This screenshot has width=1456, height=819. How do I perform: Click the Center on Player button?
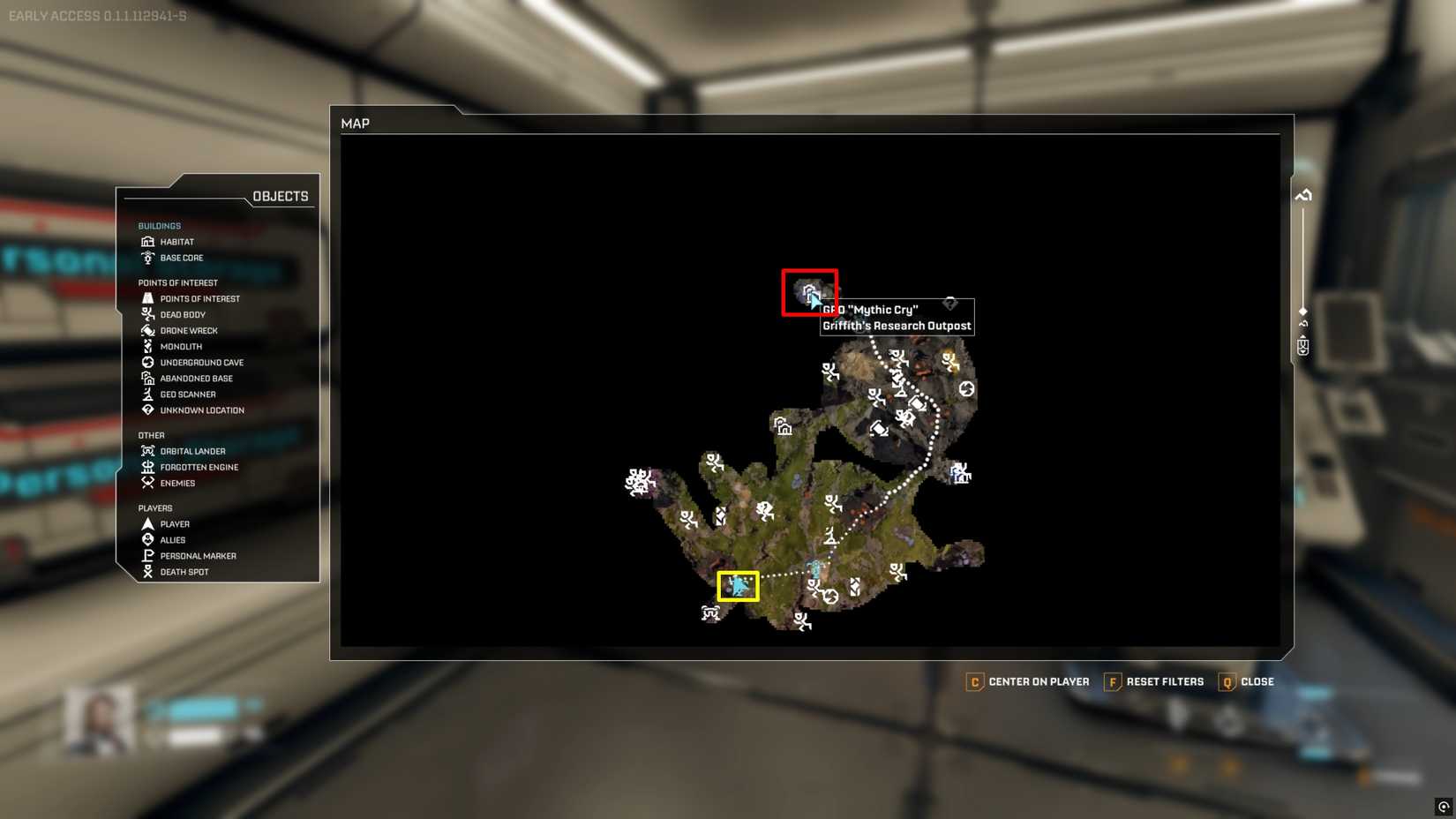point(1028,681)
